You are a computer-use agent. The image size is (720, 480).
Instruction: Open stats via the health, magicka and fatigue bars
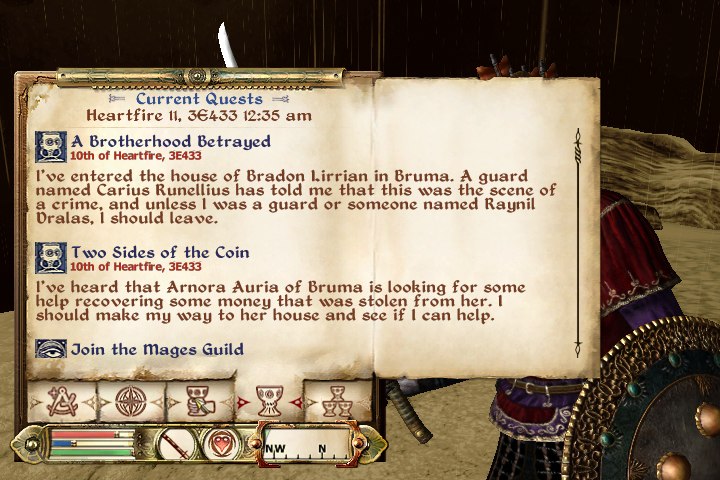(x=85, y=443)
